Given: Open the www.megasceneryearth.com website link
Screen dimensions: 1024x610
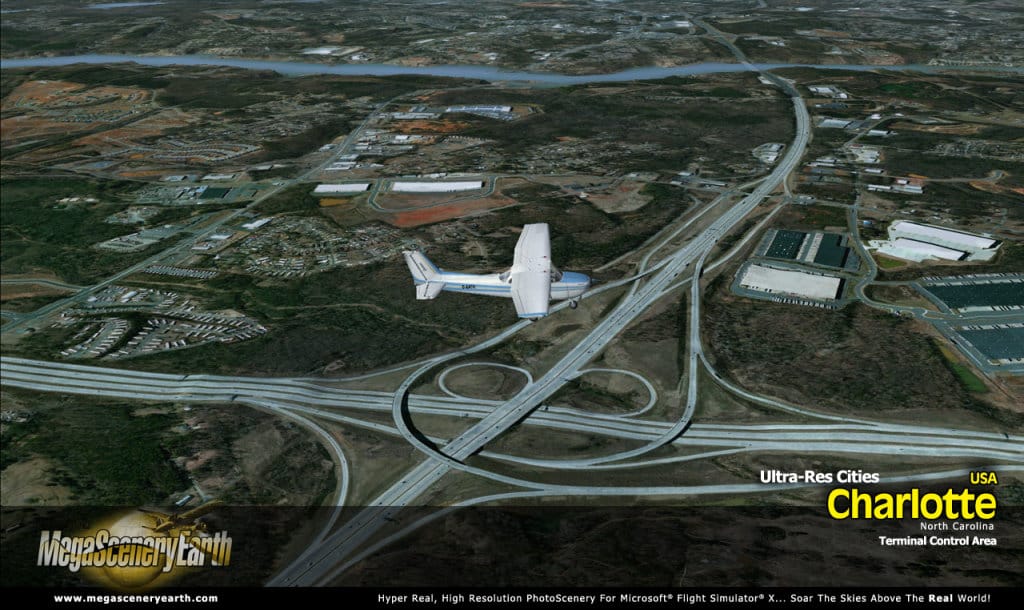Looking at the screenshot, I should (x=135, y=598).
